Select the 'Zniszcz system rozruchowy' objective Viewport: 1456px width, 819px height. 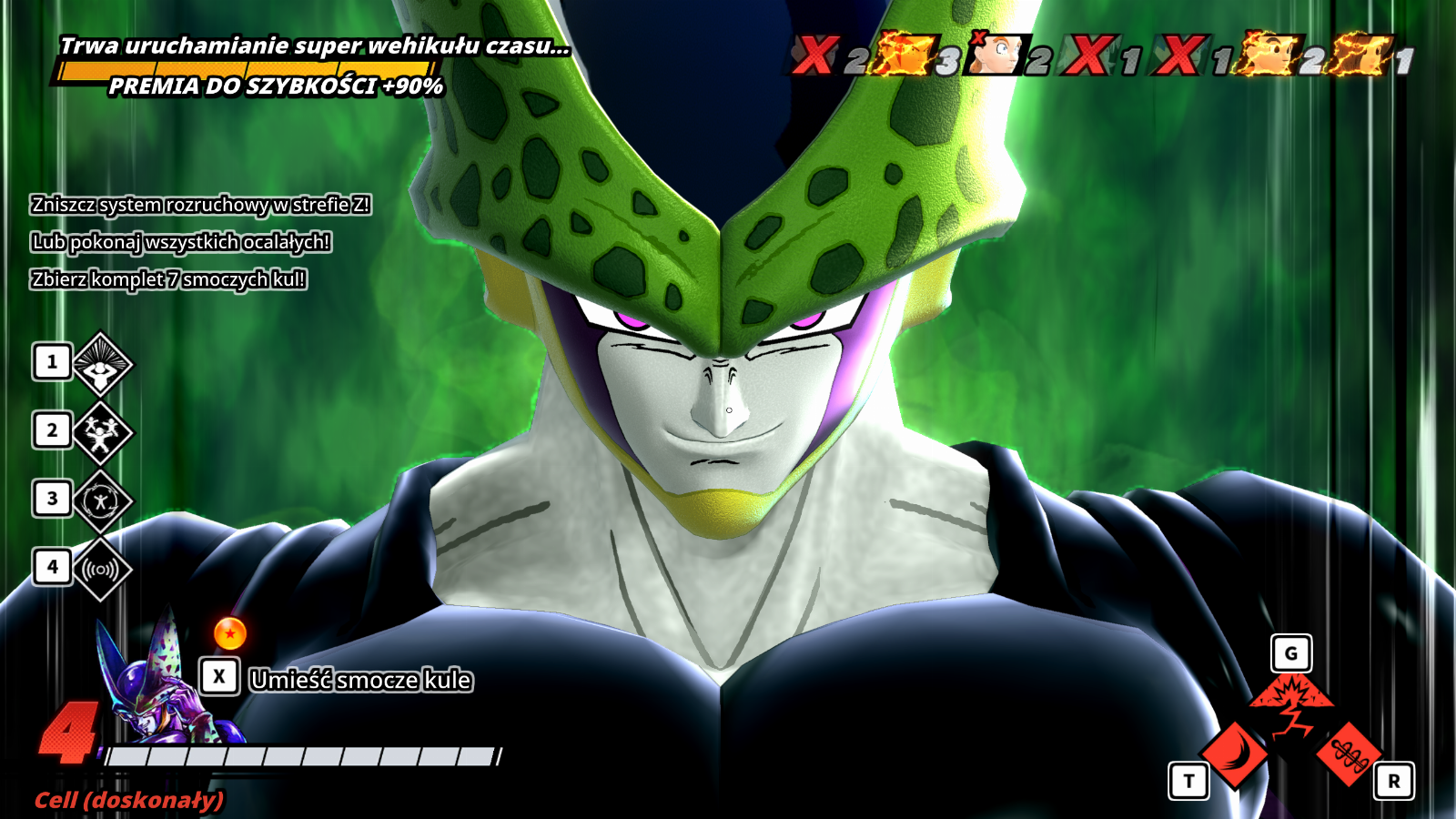[200, 205]
